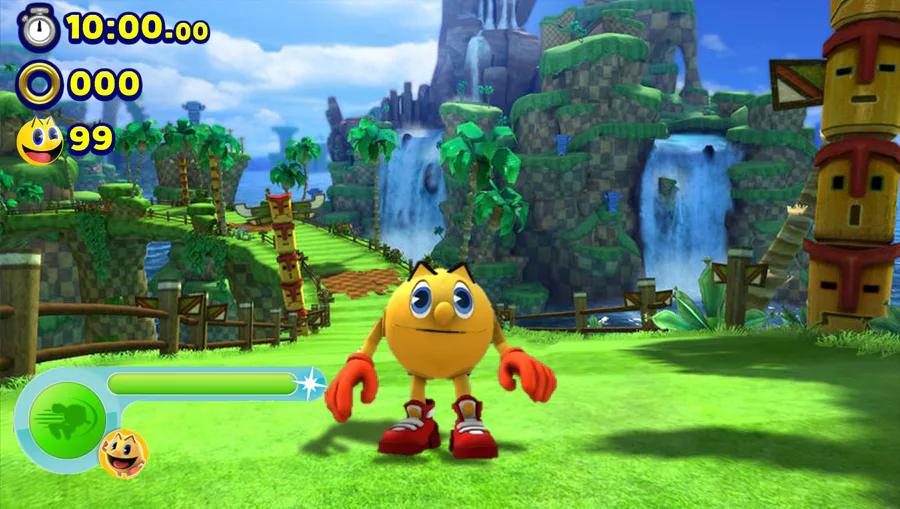Click the stopwatch timer icon

[x=38, y=27]
